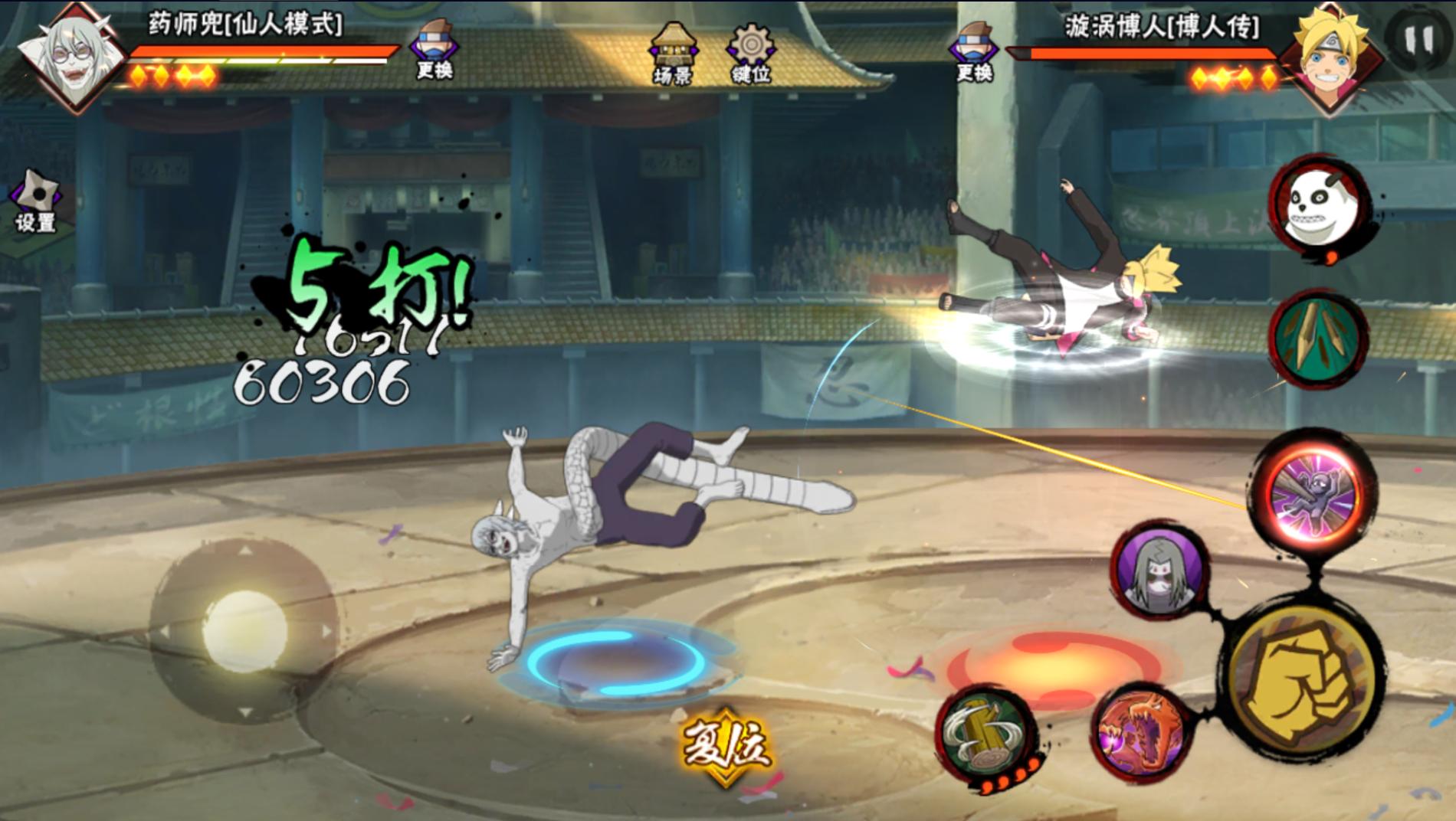The height and width of the screenshot is (821, 1456).
Task: Select 漩涡博人 opponent portrait
Action: click(x=1333, y=56)
